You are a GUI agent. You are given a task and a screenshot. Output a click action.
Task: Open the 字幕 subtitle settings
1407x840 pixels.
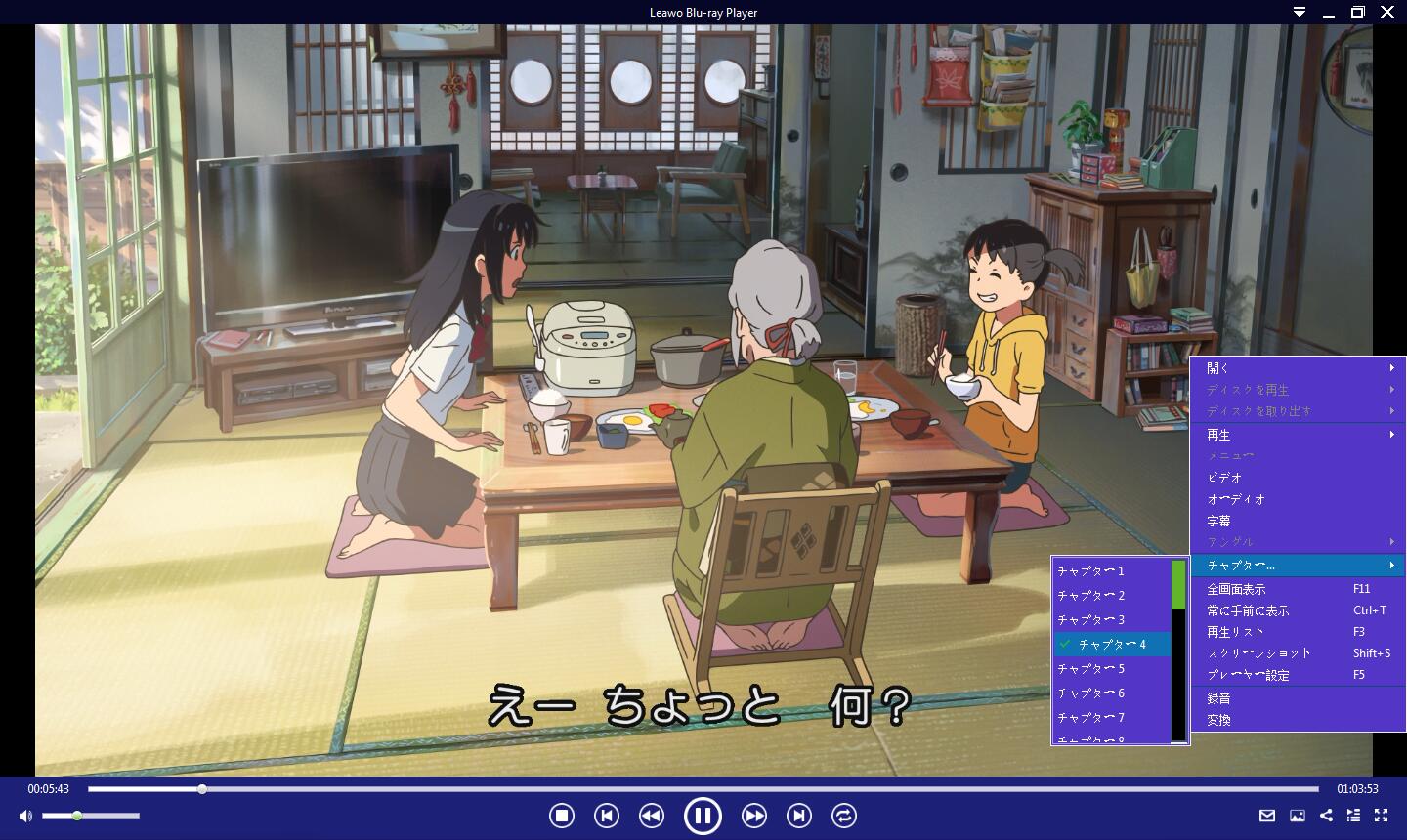point(1219,521)
